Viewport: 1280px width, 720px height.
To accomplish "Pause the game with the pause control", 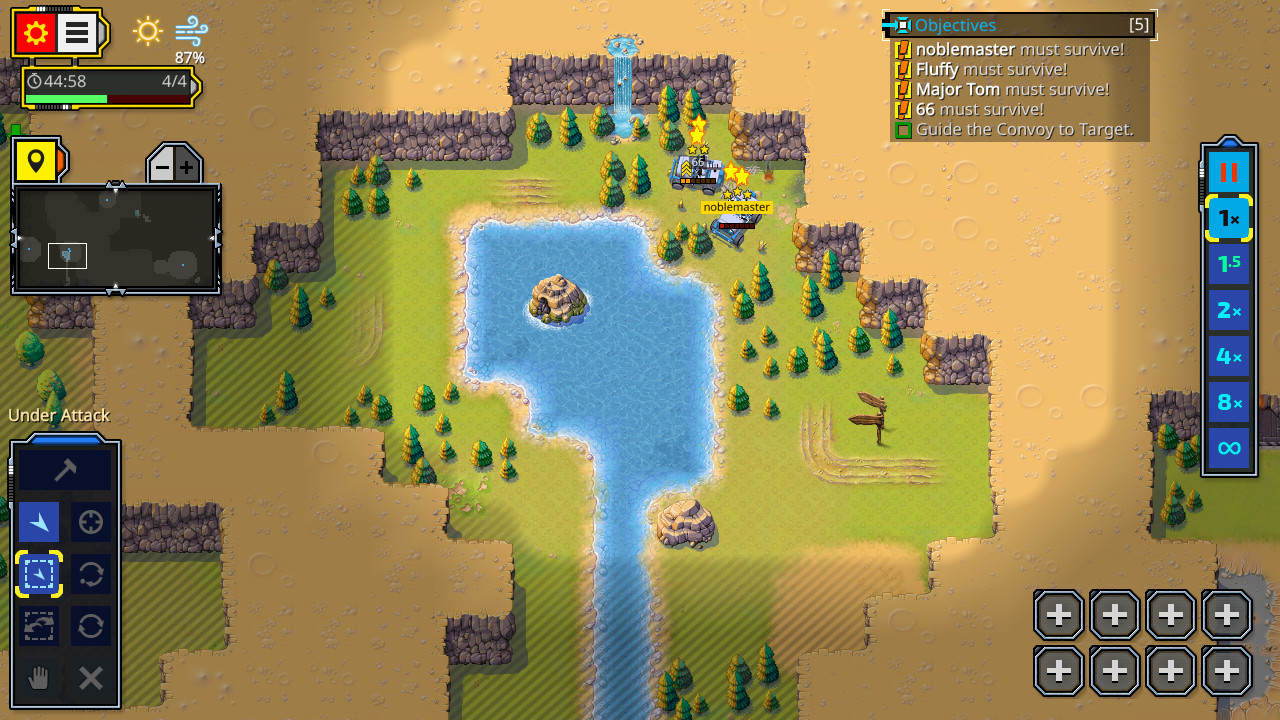I will [1228, 171].
